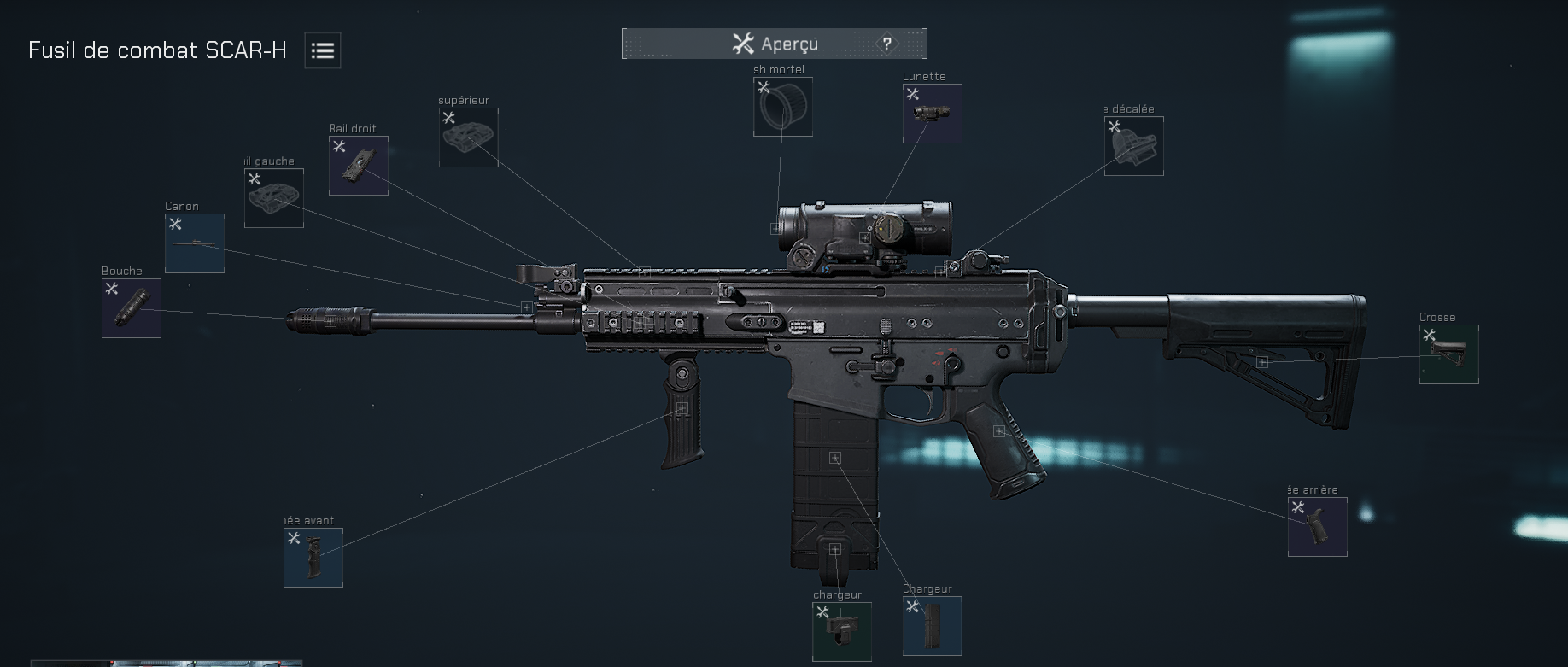Select the Chargeur magazine slot

pyautogui.click(x=931, y=627)
